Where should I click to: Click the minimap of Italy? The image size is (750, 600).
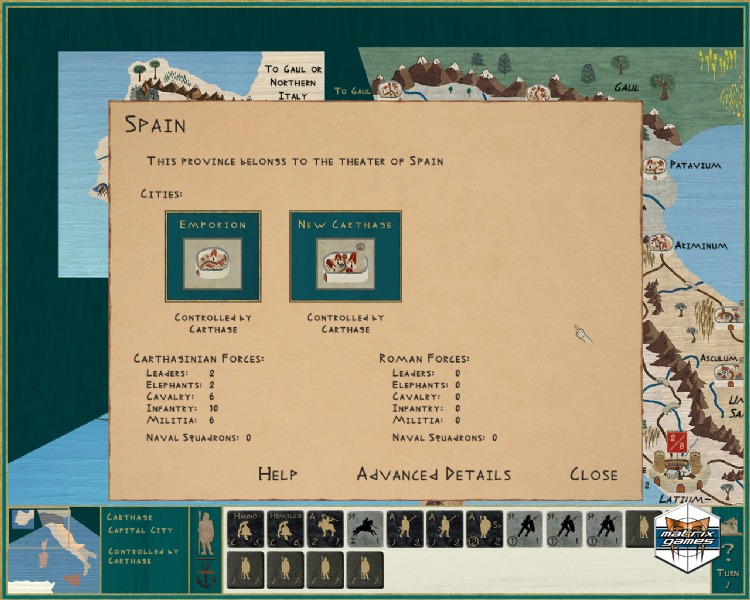coord(52,551)
